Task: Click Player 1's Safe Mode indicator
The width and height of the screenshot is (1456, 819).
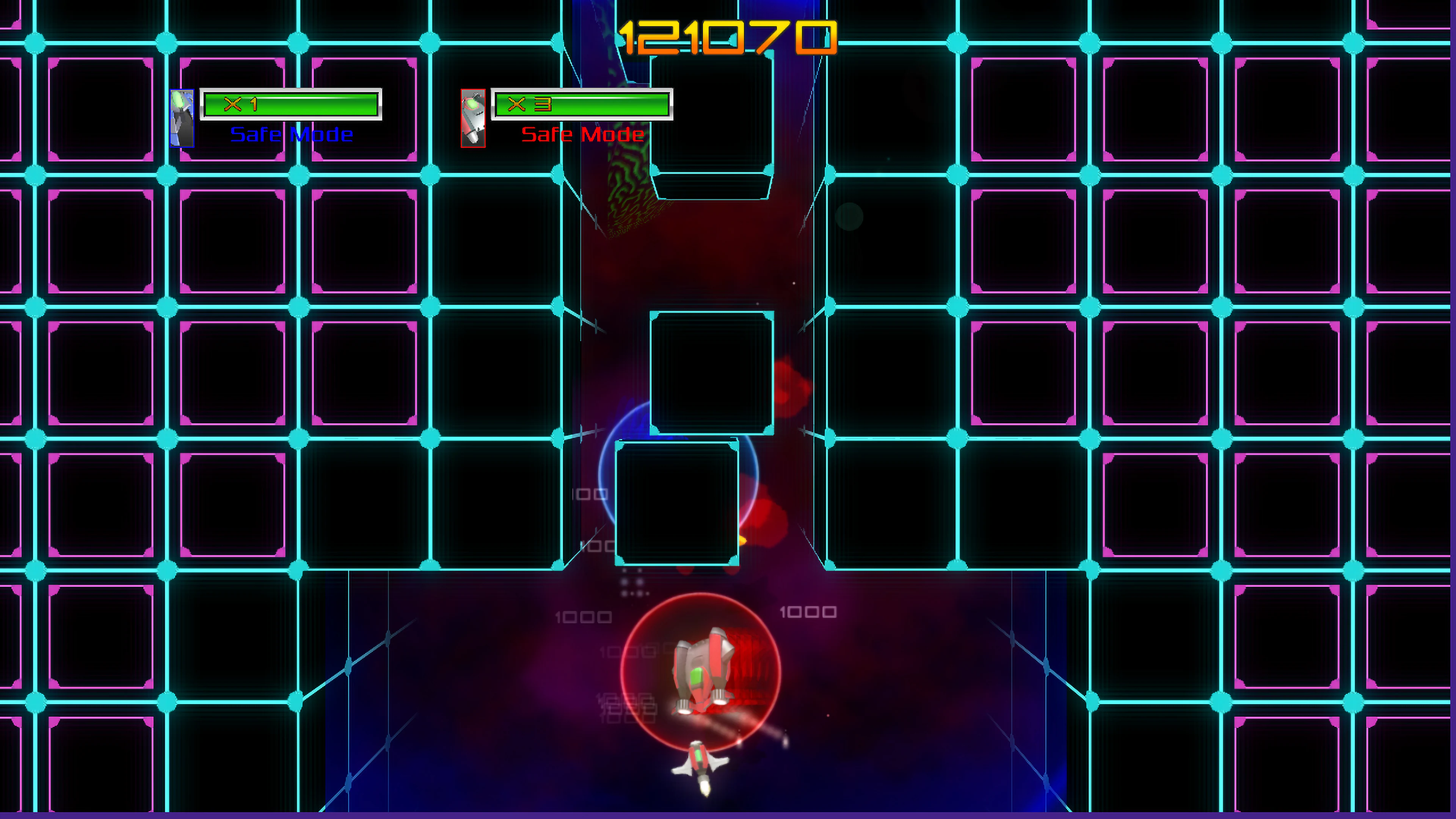Action: click(292, 134)
